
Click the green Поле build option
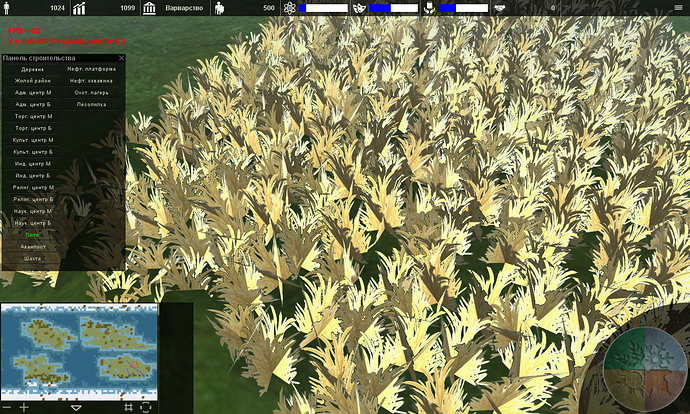tap(33, 235)
